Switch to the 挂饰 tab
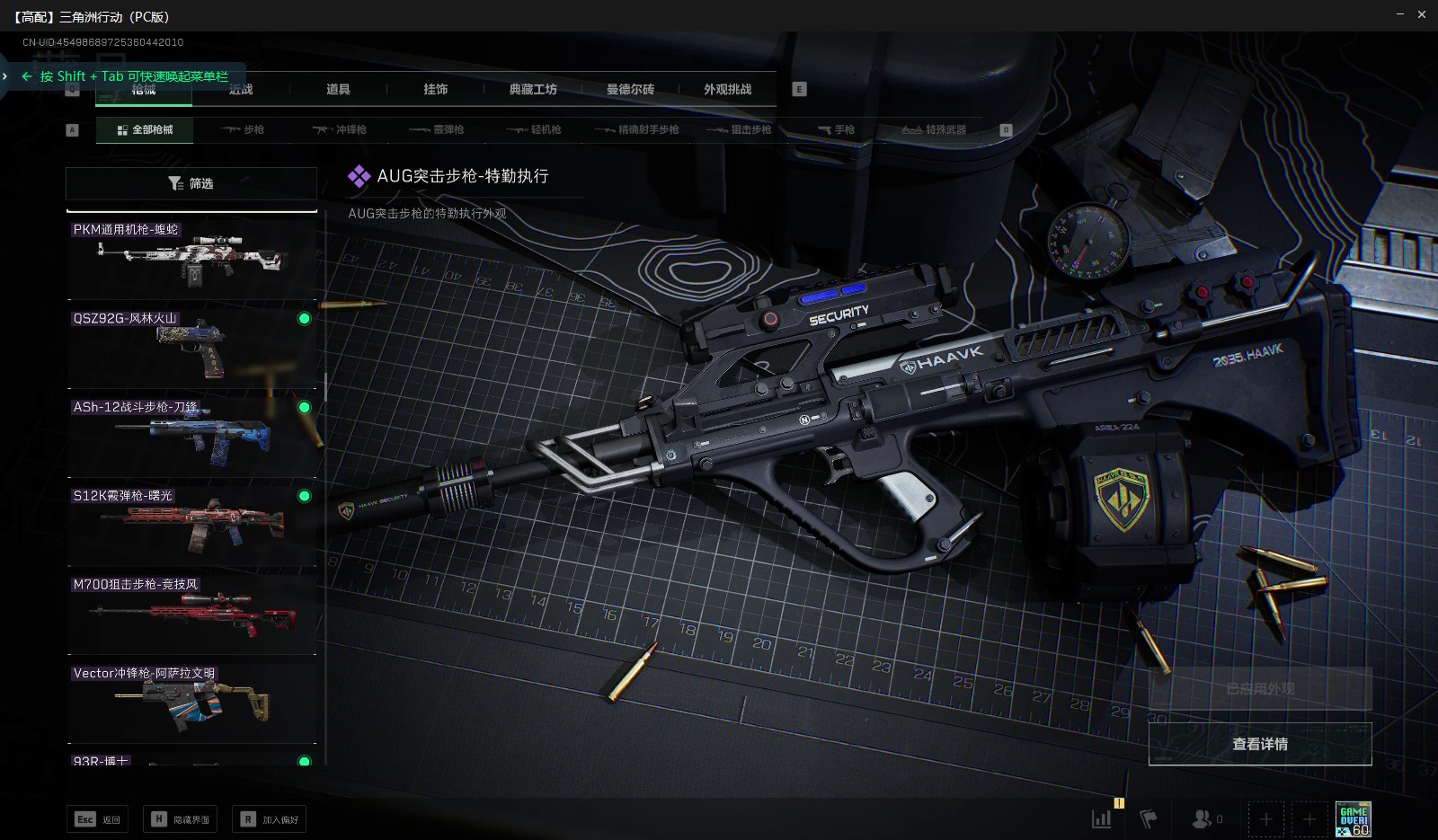Viewport: 1438px width, 840px height. [x=436, y=89]
